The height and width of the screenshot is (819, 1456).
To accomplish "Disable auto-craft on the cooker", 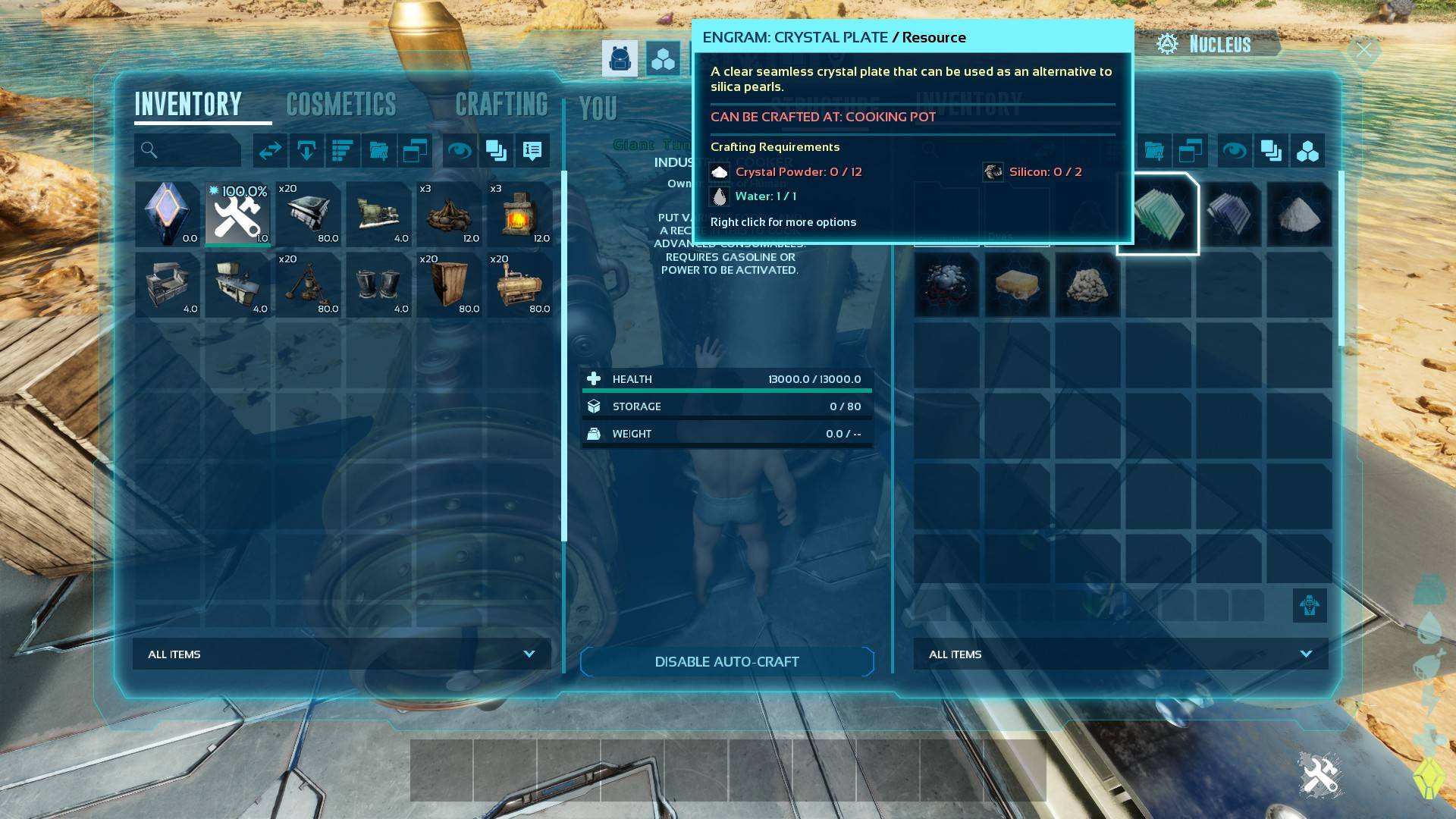I will (x=726, y=662).
